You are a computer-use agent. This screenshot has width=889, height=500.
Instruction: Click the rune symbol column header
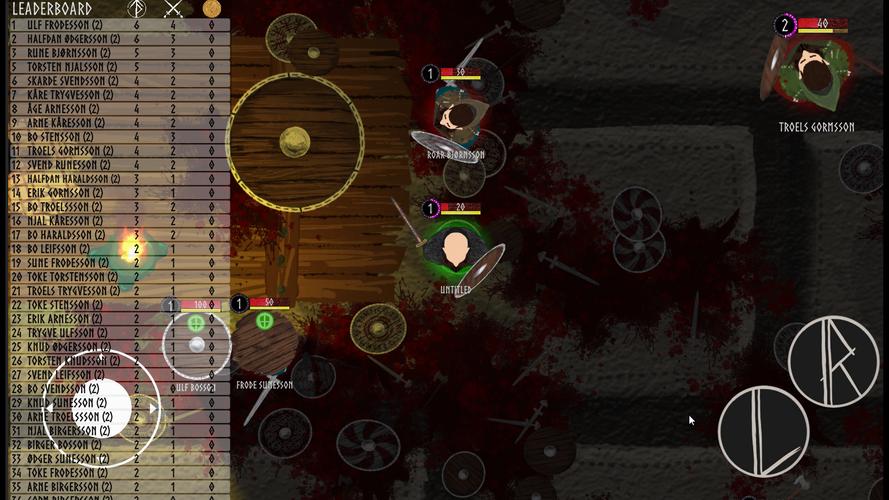[137, 9]
